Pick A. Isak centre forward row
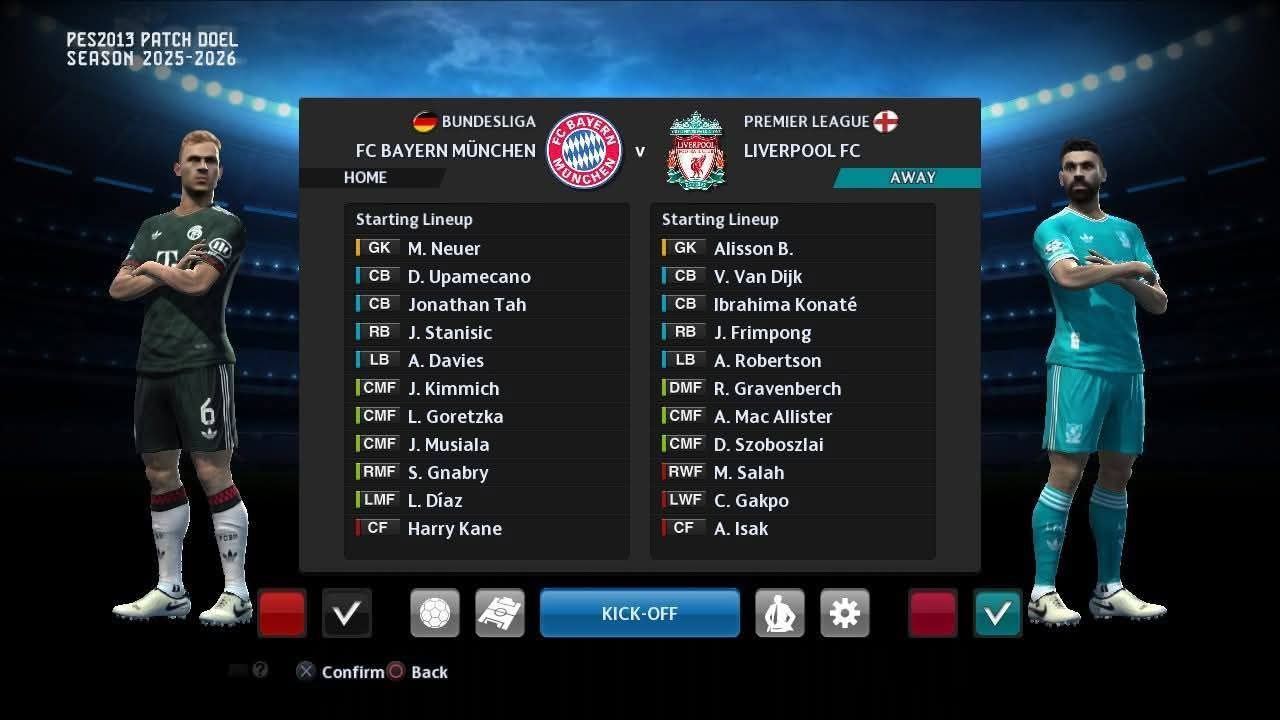Image resolution: width=1280 pixels, height=720 pixels. click(741, 528)
